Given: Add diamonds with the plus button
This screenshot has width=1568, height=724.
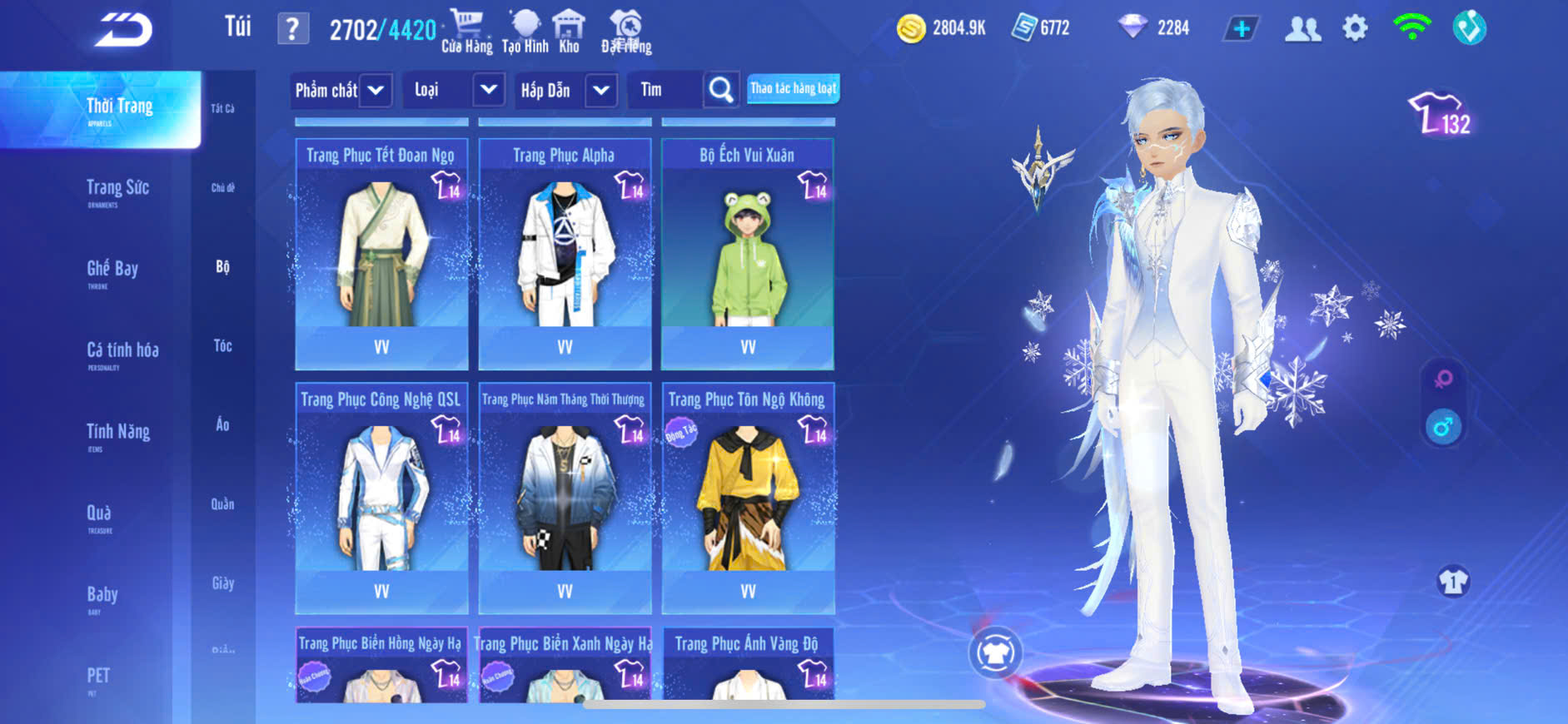Looking at the screenshot, I should click(x=1241, y=29).
